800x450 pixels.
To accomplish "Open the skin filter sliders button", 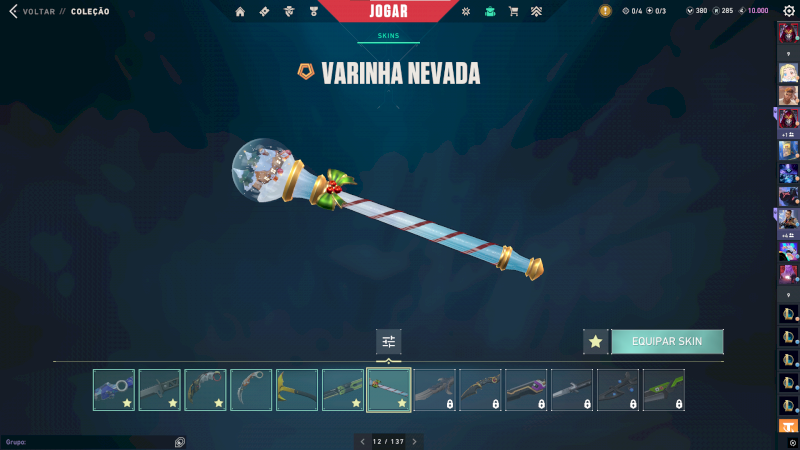I will (388, 341).
